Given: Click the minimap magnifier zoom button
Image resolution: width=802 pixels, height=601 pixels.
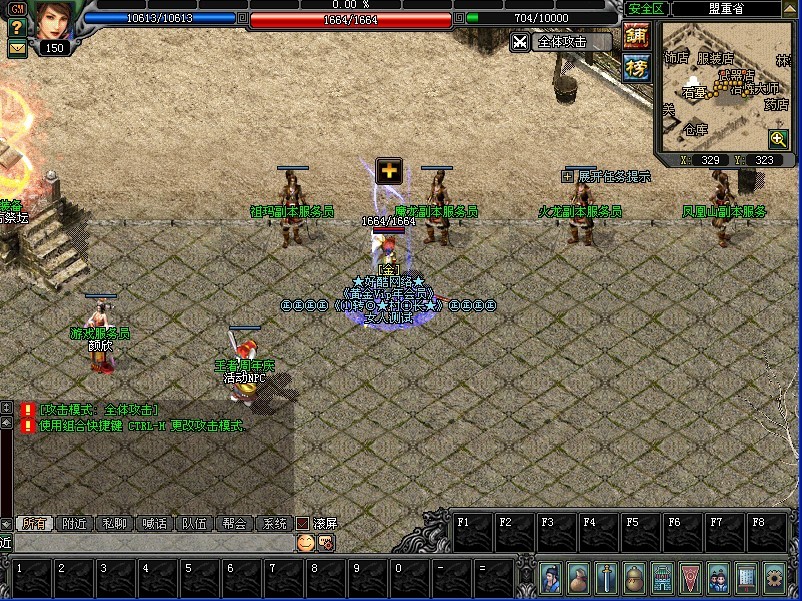Looking at the screenshot, I should pyautogui.click(x=778, y=140).
